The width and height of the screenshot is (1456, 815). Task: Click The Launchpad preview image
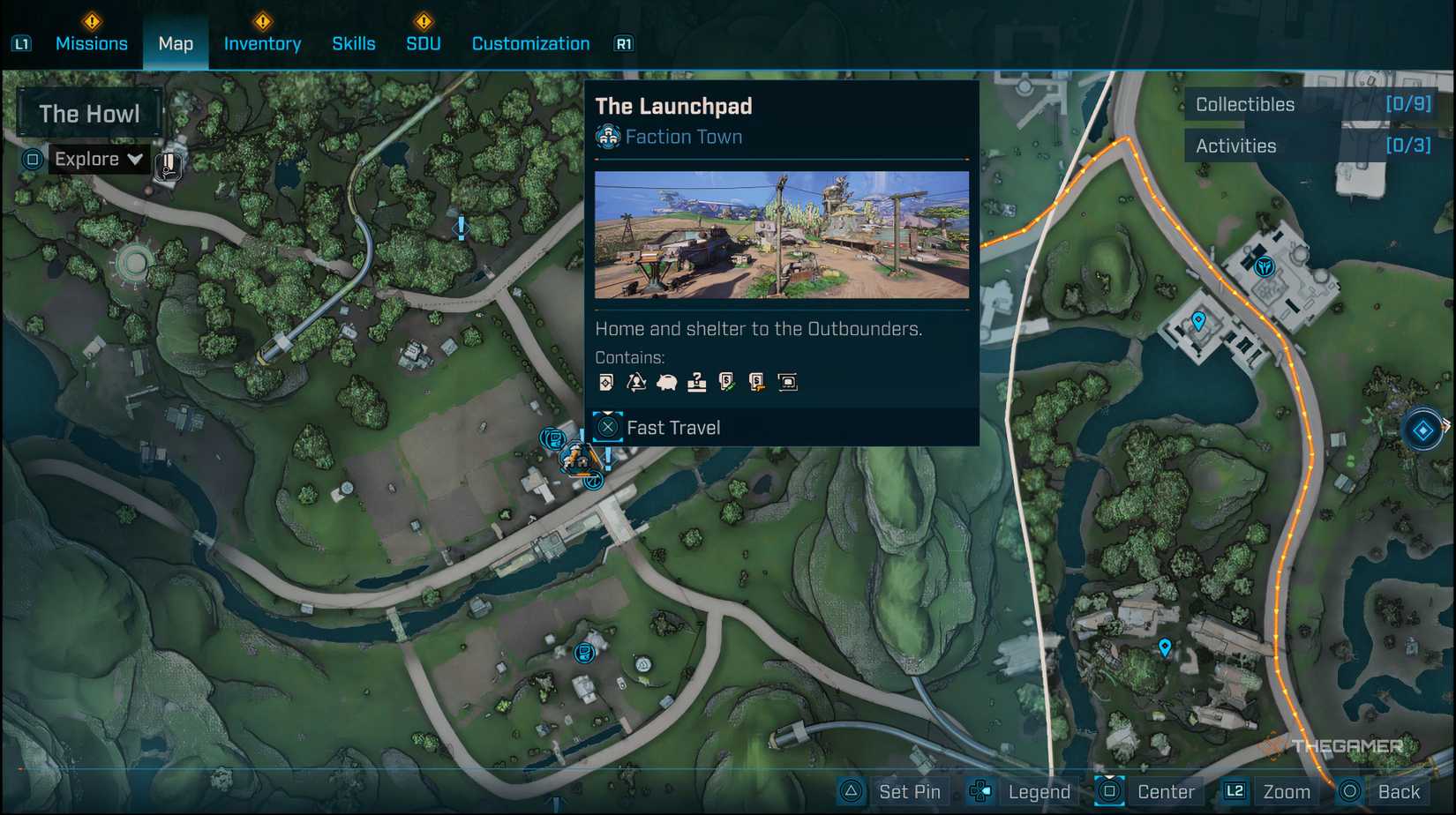781,232
